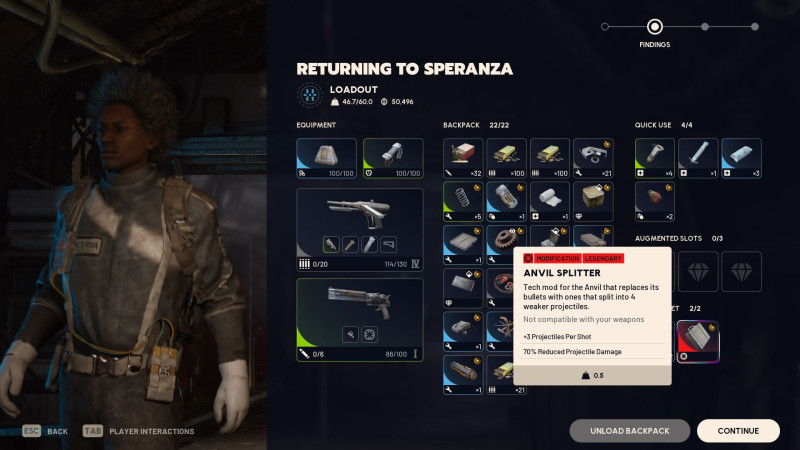Pick the olive crate item in backpack

pos(593,202)
